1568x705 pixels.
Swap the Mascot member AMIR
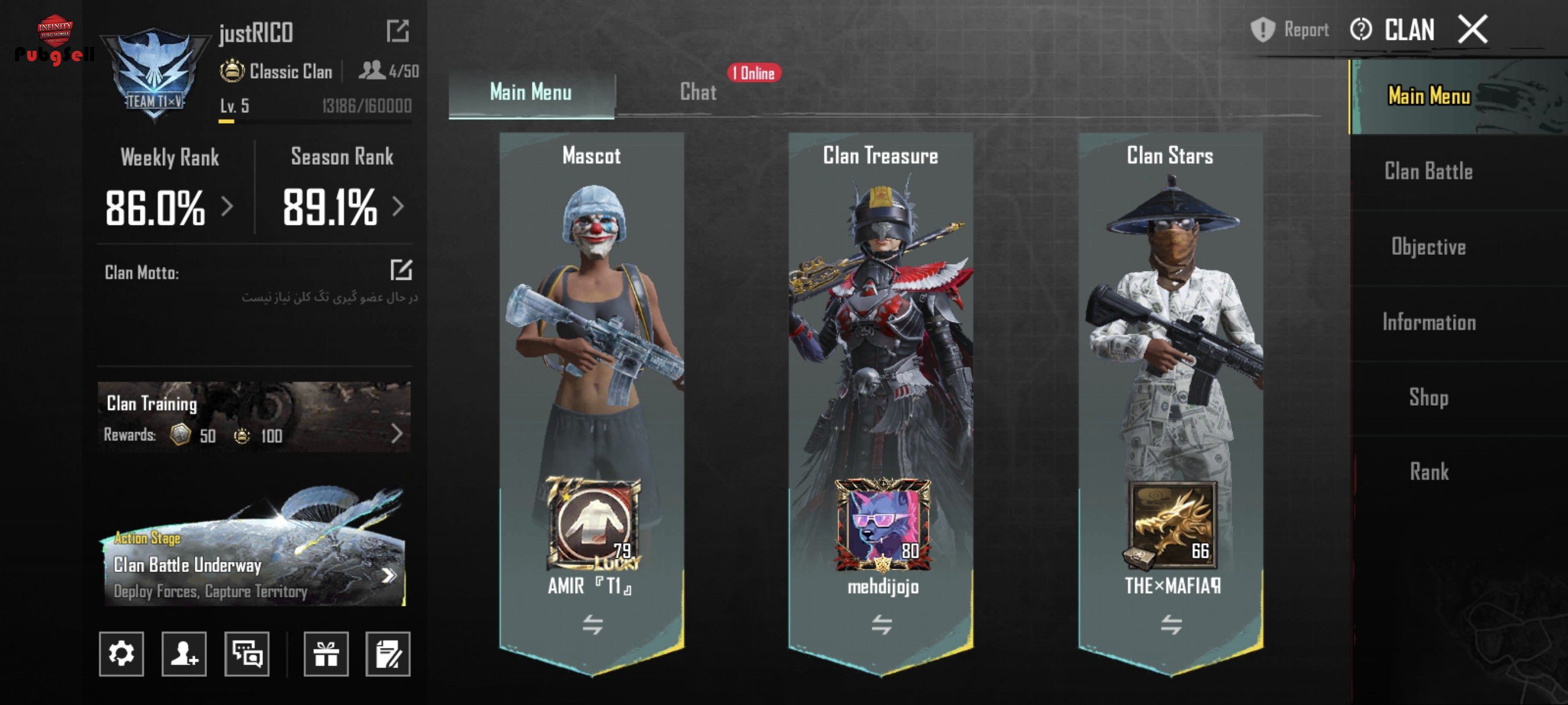pyautogui.click(x=592, y=624)
